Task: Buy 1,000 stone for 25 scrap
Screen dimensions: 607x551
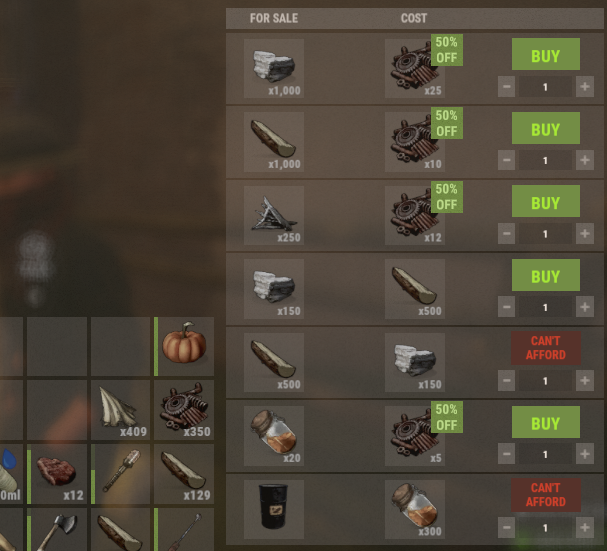Action: (545, 55)
